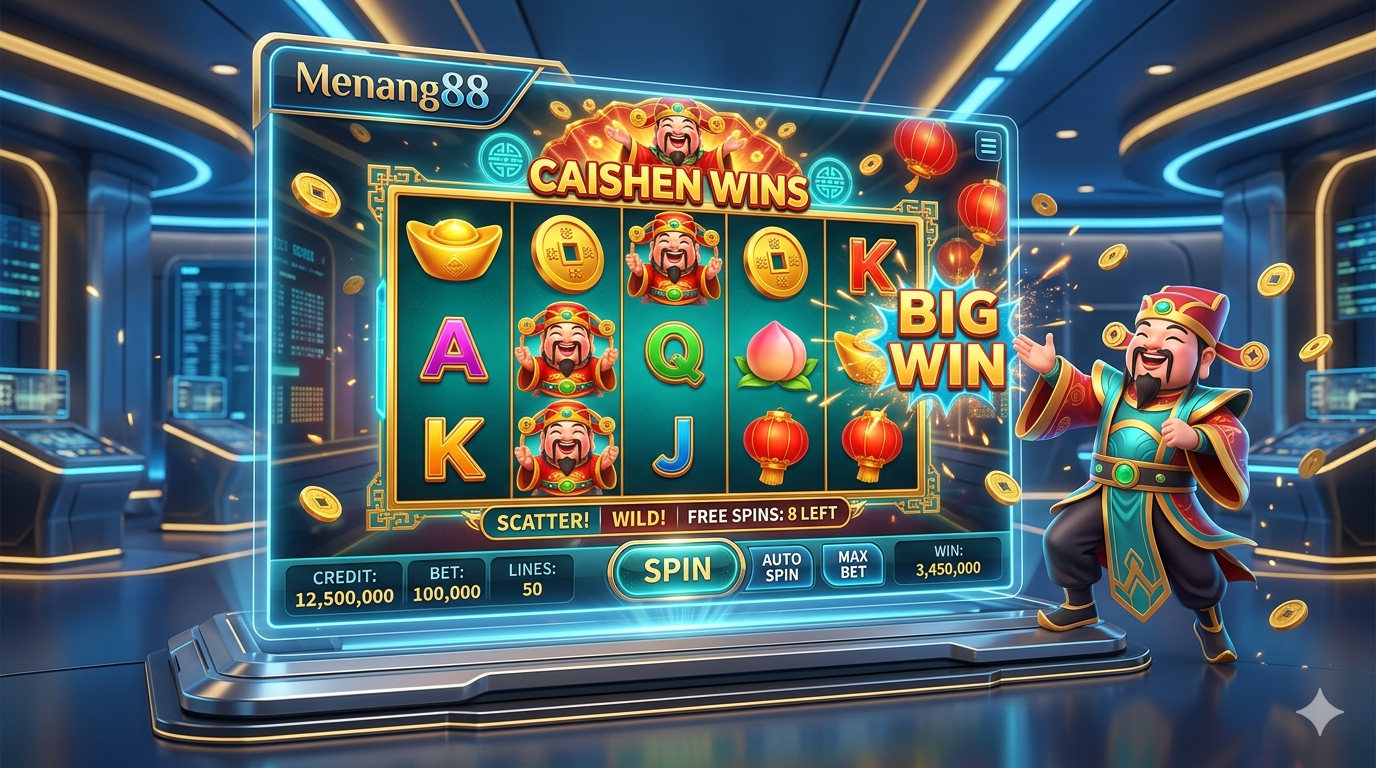
Task: Hit the green SPIN button
Action: click(x=677, y=570)
